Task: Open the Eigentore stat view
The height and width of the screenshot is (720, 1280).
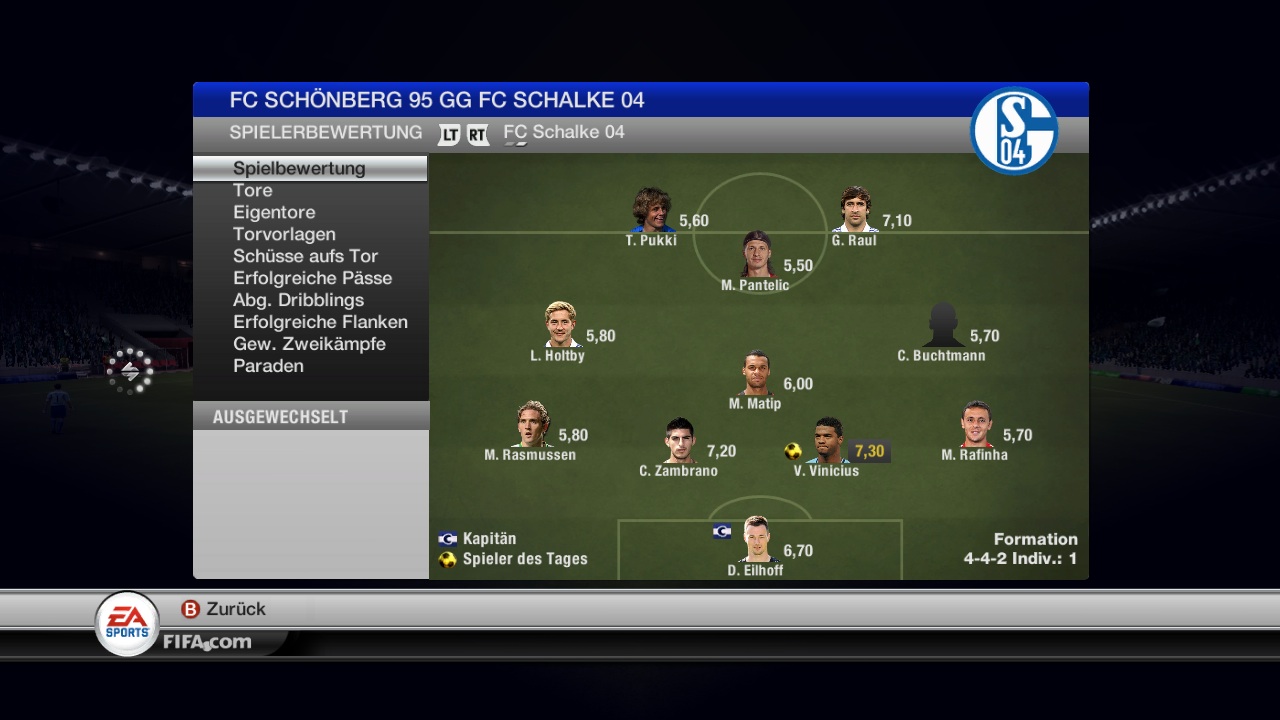Action: point(274,212)
